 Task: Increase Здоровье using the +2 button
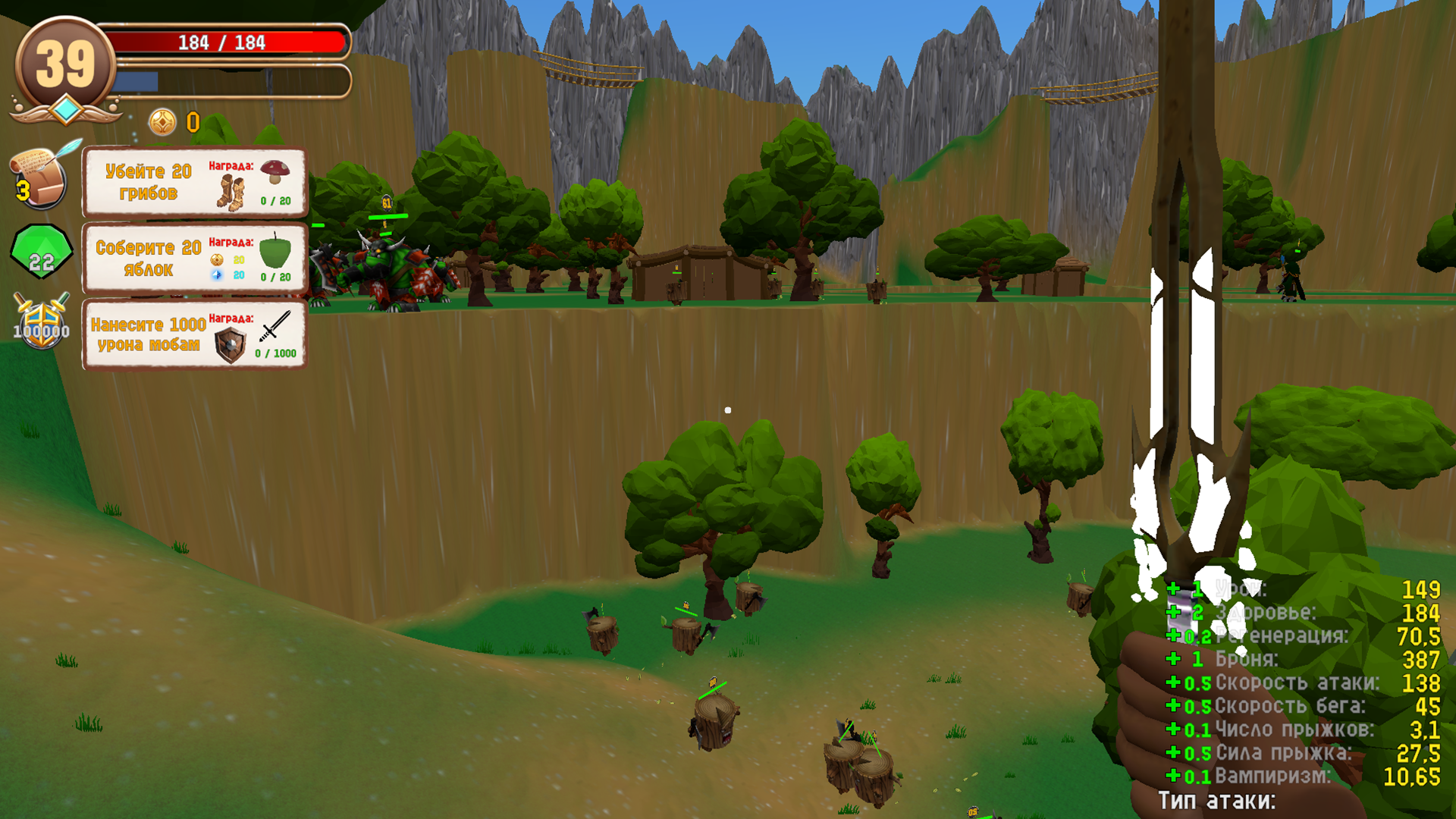(x=1173, y=612)
